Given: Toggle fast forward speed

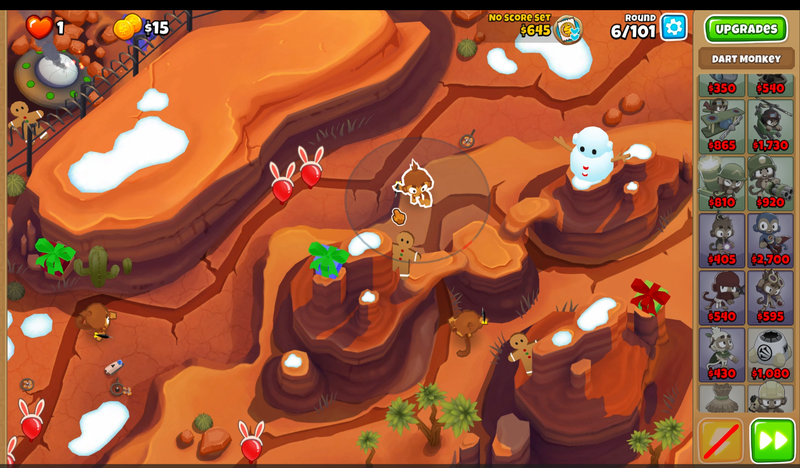Looking at the screenshot, I should (772, 440).
